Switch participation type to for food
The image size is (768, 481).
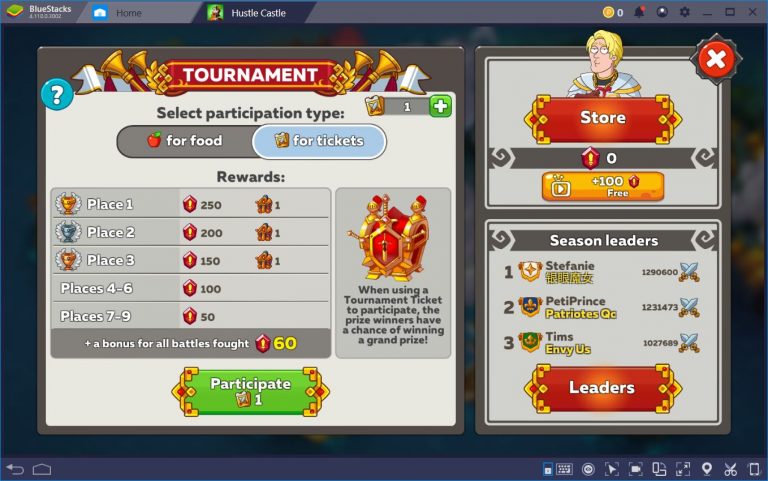pos(185,141)
